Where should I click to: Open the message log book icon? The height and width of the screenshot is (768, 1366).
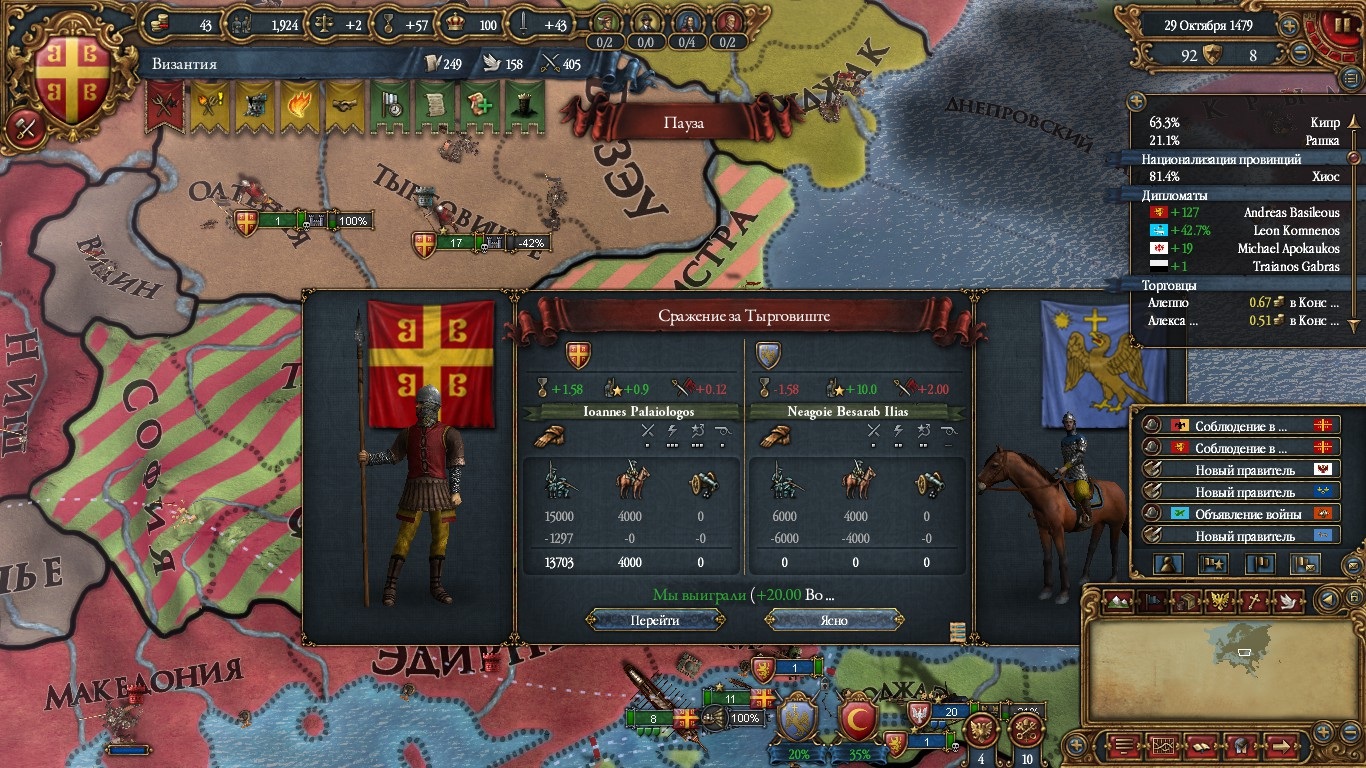click(x=1201, y=747)
